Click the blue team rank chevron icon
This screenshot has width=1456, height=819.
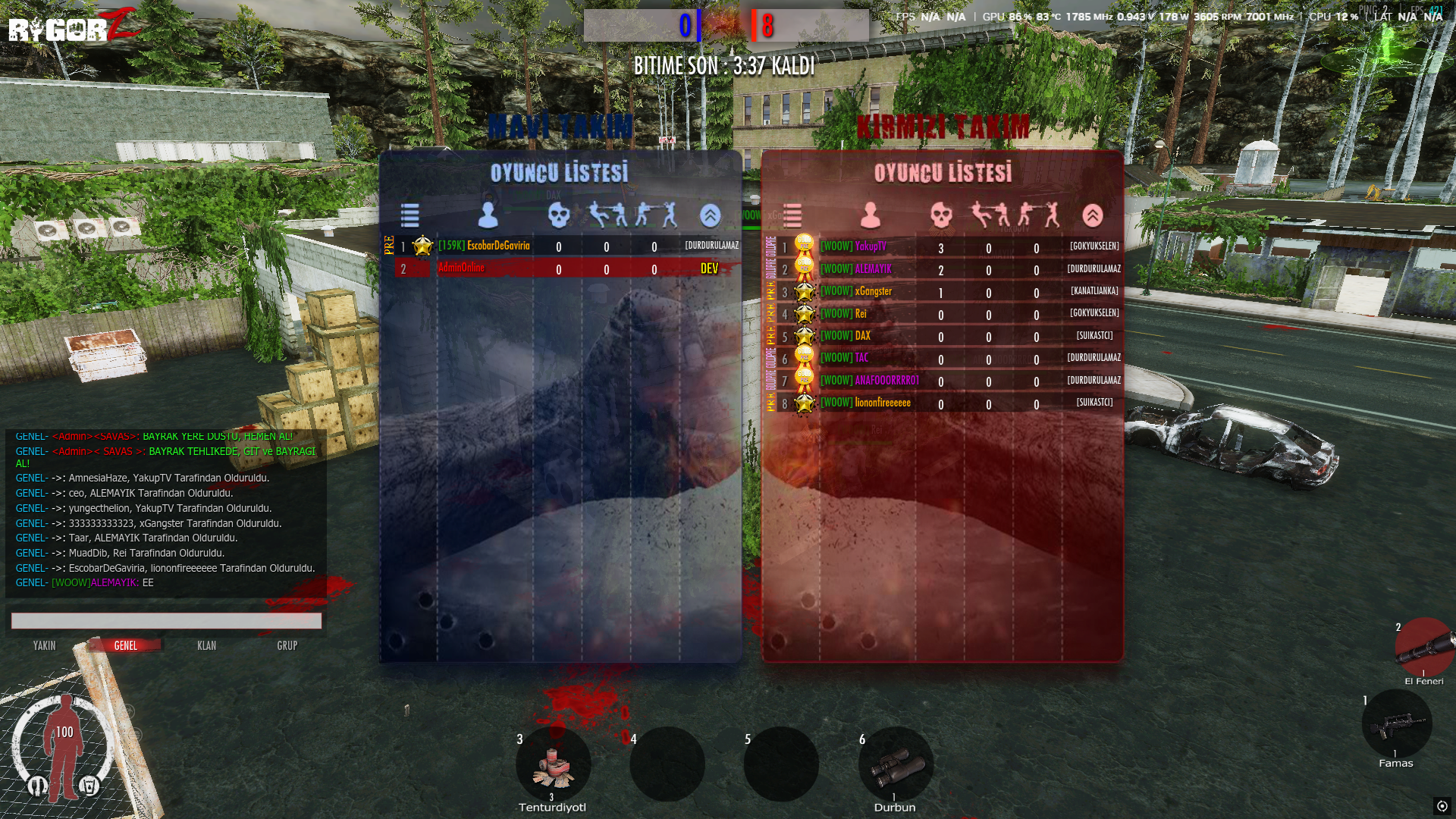(x=710, y=215)
